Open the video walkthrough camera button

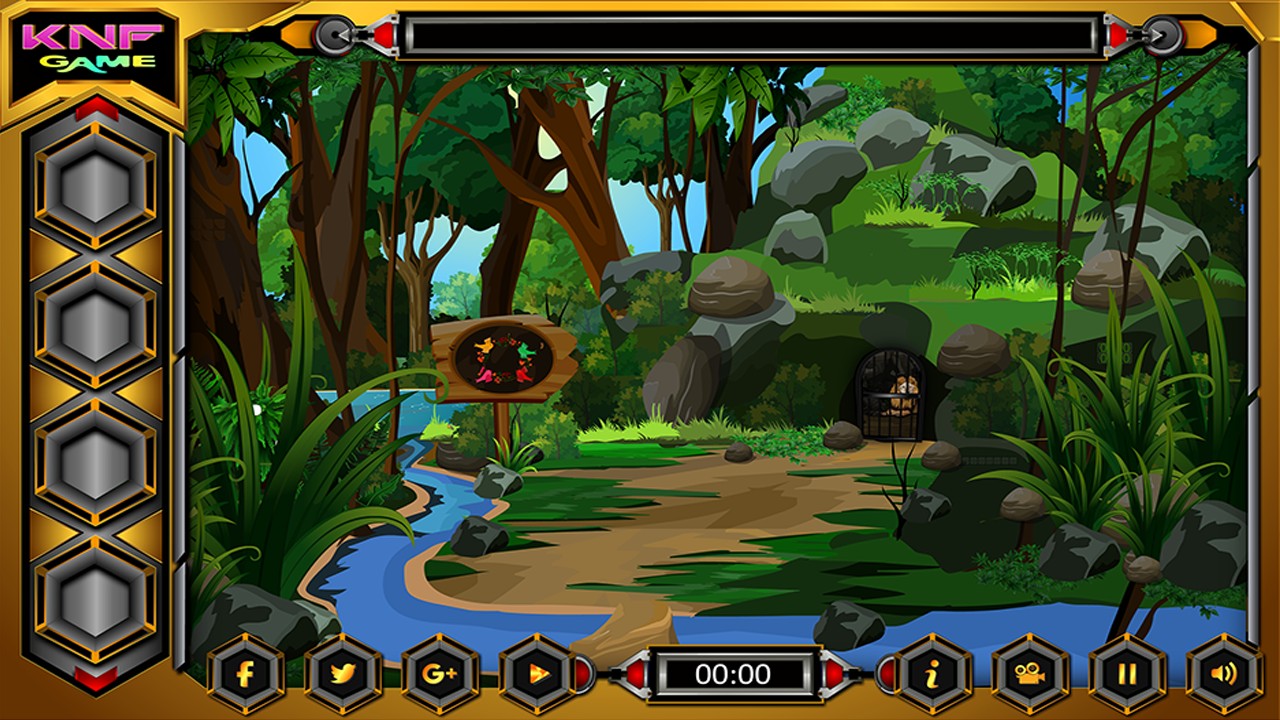[x=1029, y=673]
